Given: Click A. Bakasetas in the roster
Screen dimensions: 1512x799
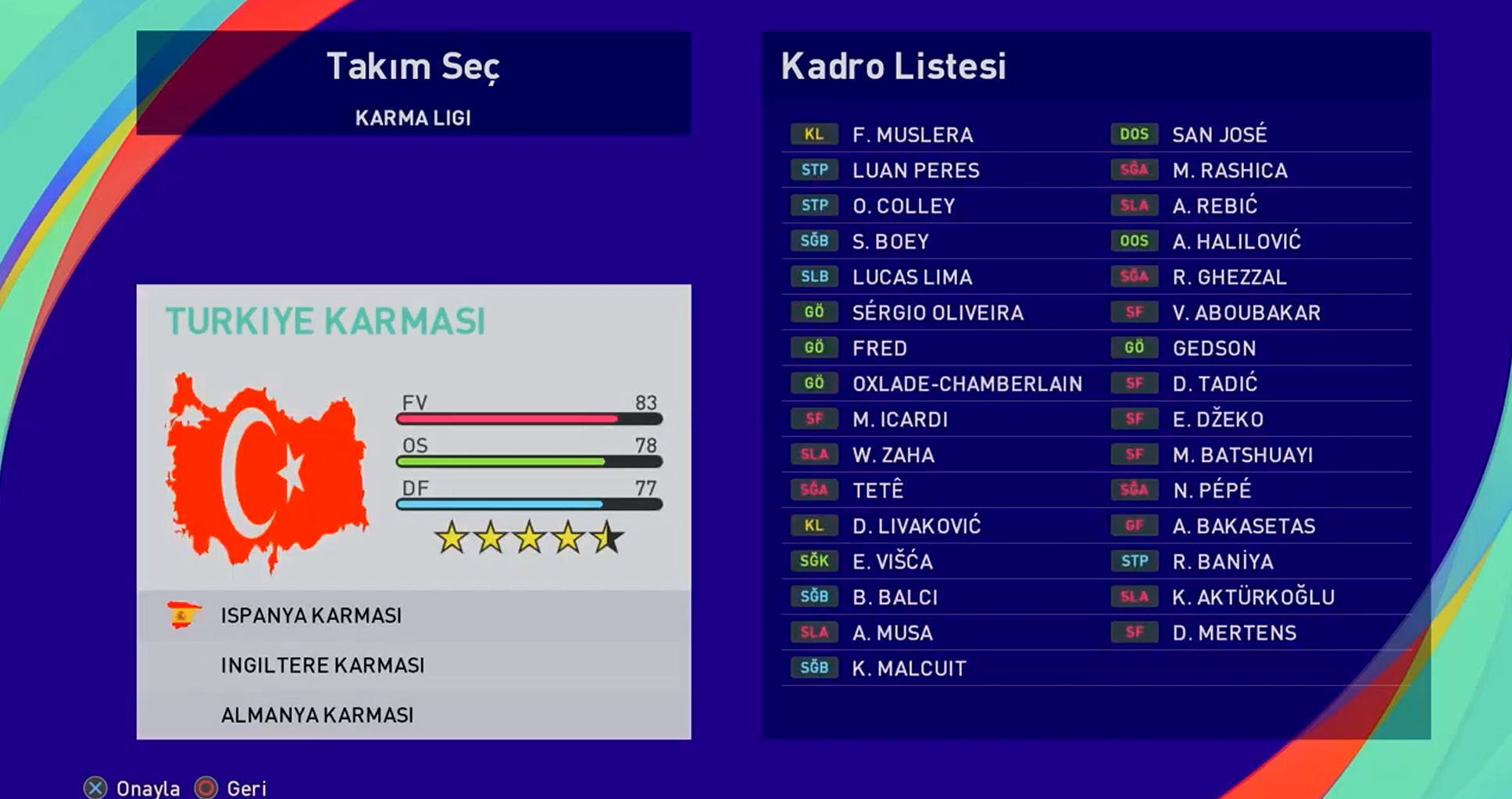Looking at the screenshot, I should click(x=1243, y=526).
